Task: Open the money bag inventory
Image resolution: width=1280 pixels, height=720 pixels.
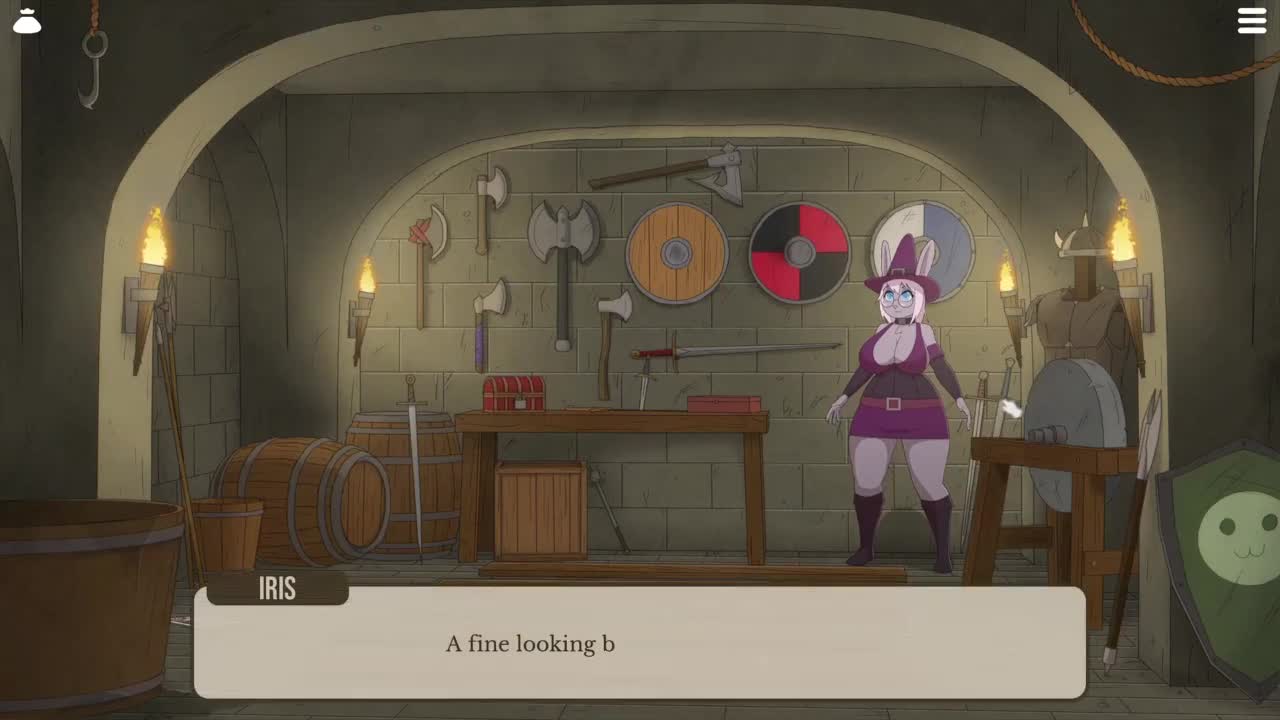Action: point(27,21)
